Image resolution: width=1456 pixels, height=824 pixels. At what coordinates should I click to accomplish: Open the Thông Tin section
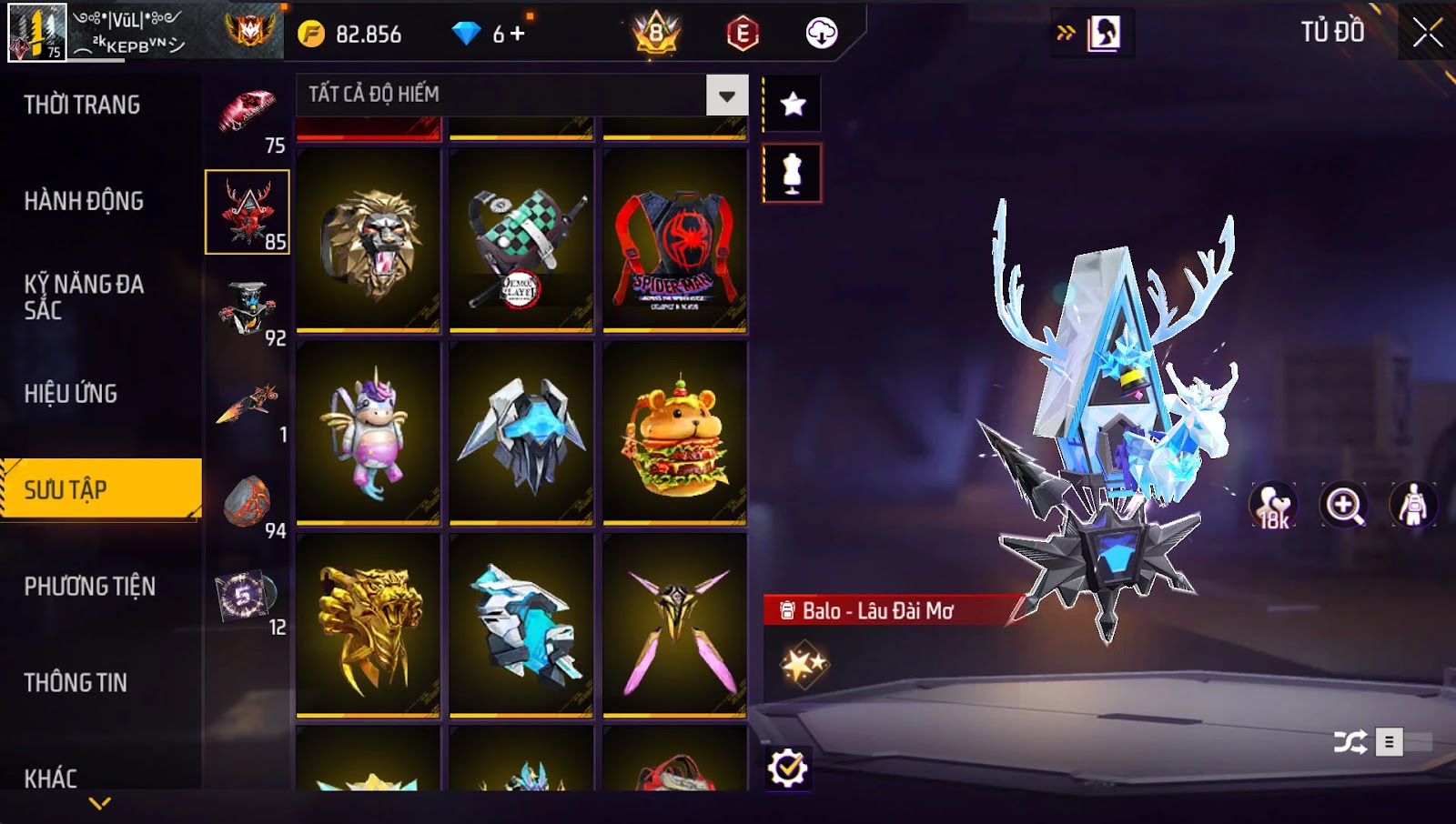(x=76, y=683)
